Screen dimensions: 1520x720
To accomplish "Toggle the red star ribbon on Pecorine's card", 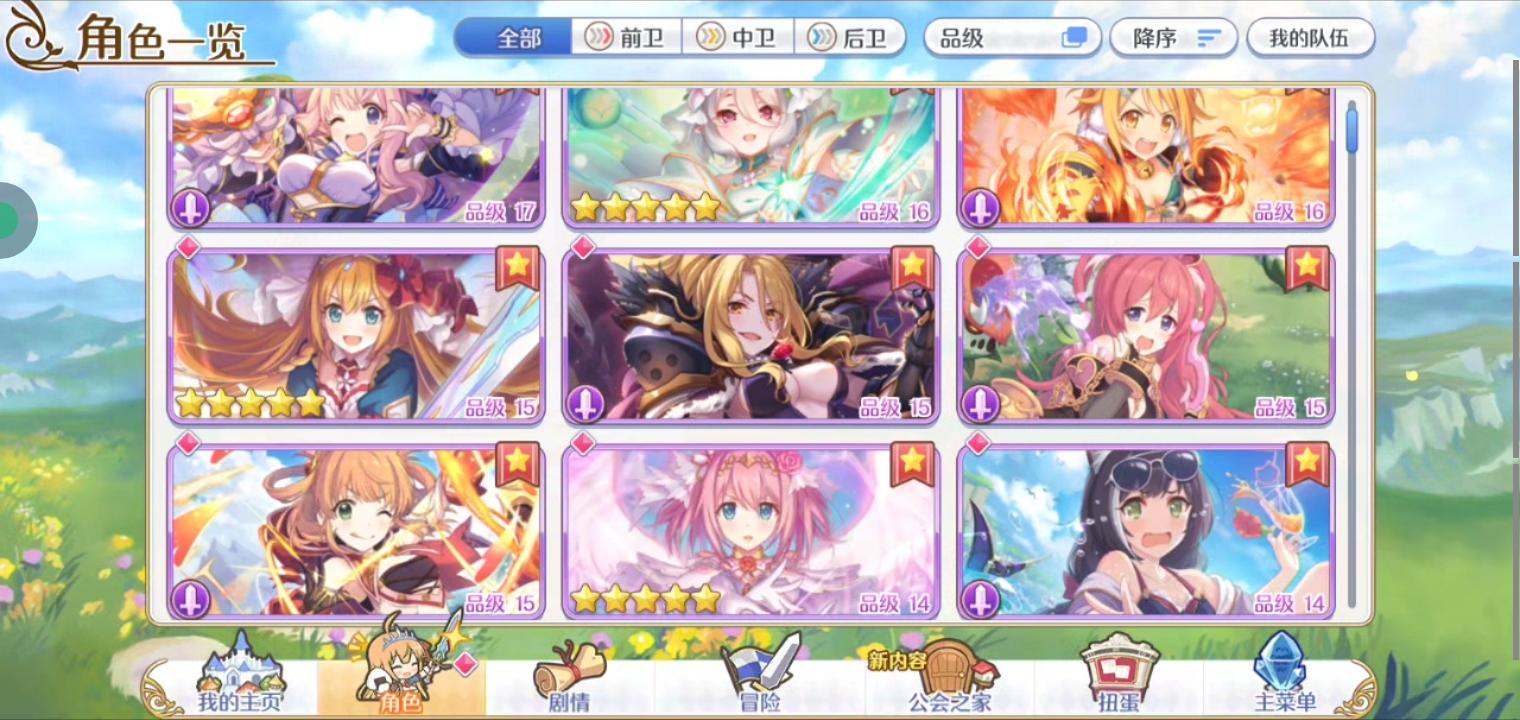I will (518, 267).
